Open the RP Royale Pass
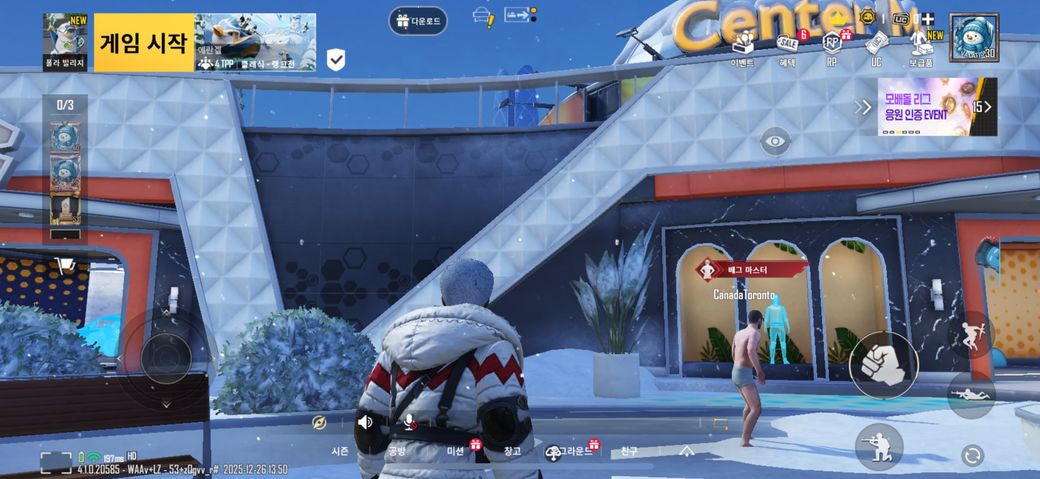The height and width of the screenshot is (479, 1040). pyautogui.click(x=831, y=46)
